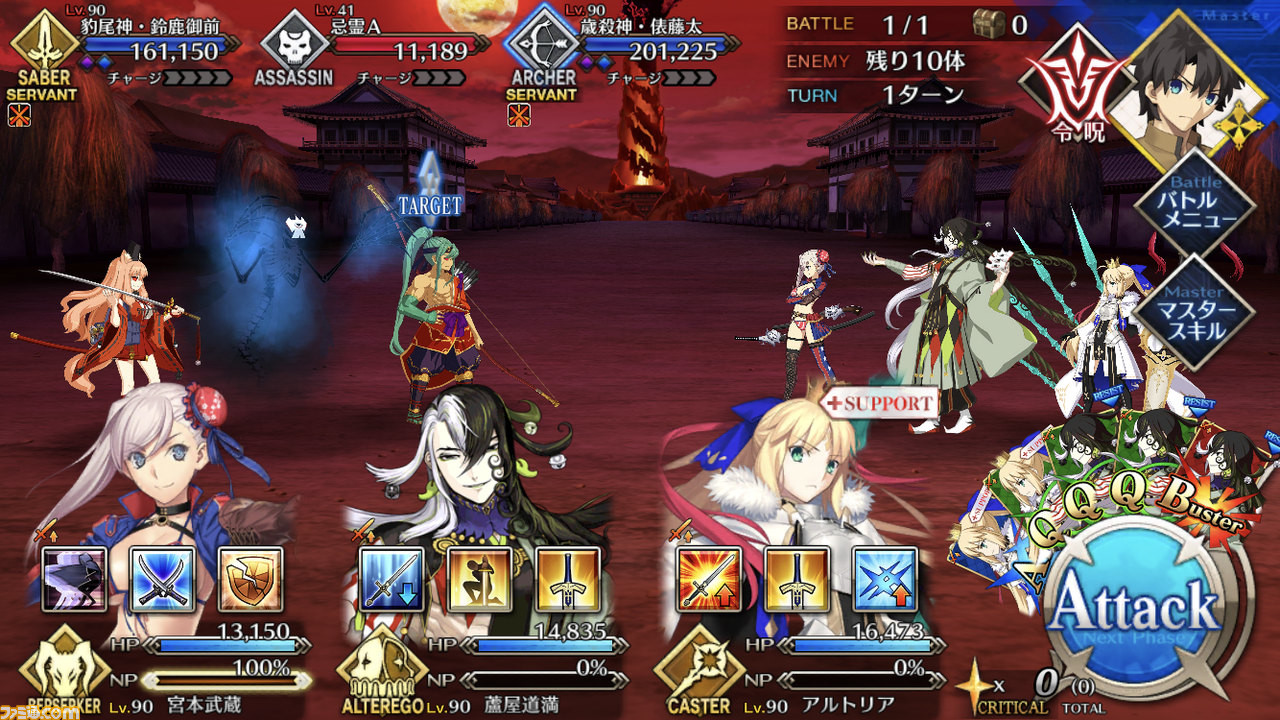Activate Musashi's orange broken shield skill
This screenshot has width=1280, height=720.
pyautogui.click(x=250, y=580)
